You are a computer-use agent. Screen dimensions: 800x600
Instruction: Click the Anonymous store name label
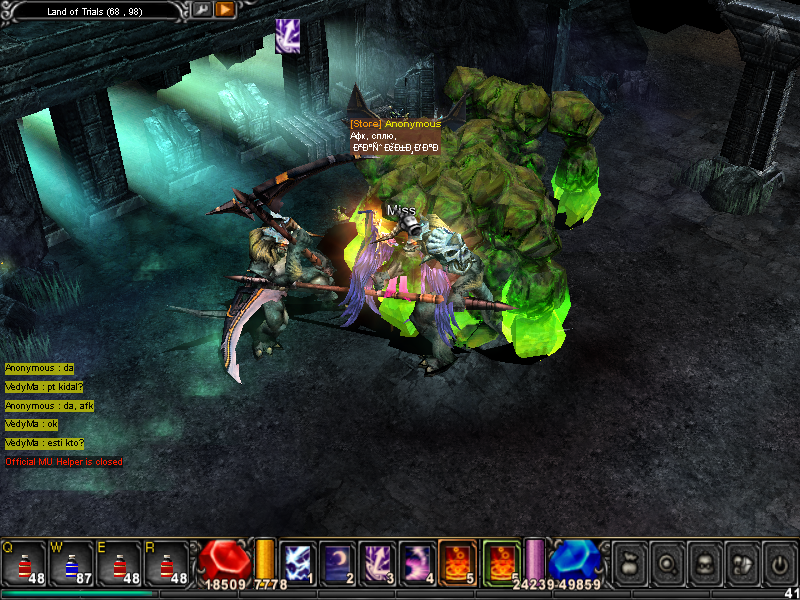click(396, 124)
